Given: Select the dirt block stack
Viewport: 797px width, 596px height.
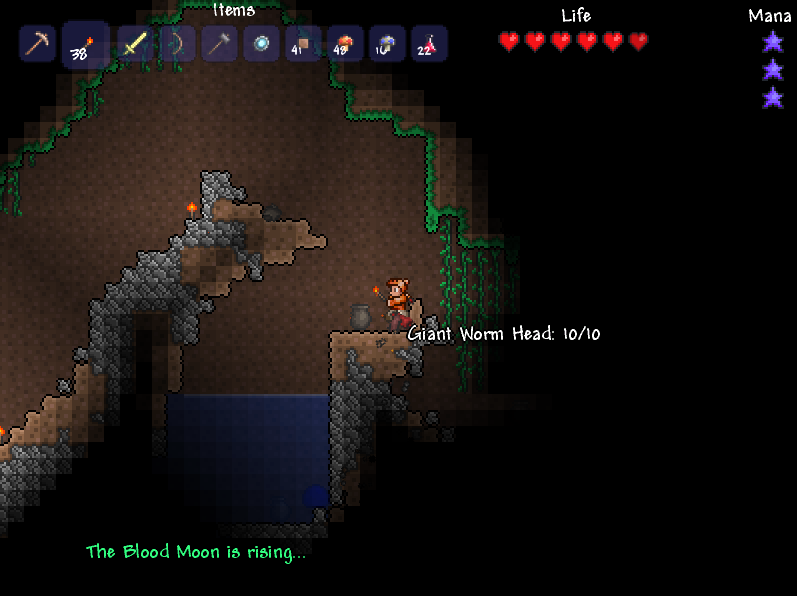Looking at the screenshot, I should point(303,44).
